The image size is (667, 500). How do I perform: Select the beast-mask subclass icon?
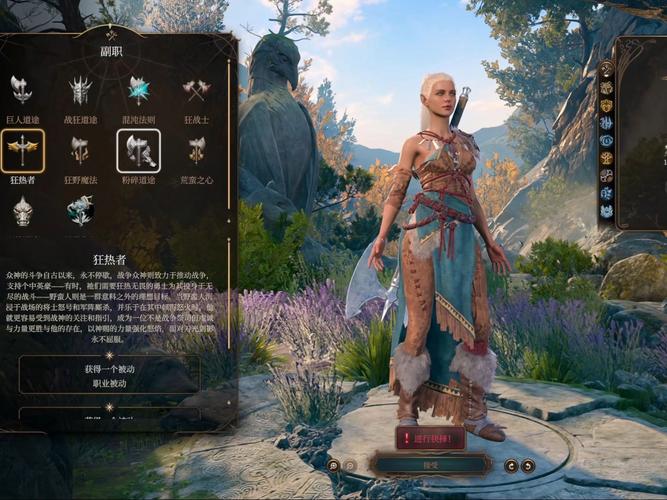[x=21, y=210]
